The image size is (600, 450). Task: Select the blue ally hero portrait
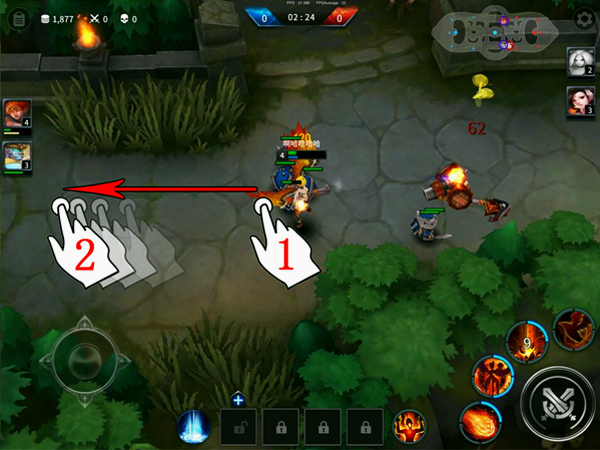(17, 155)
